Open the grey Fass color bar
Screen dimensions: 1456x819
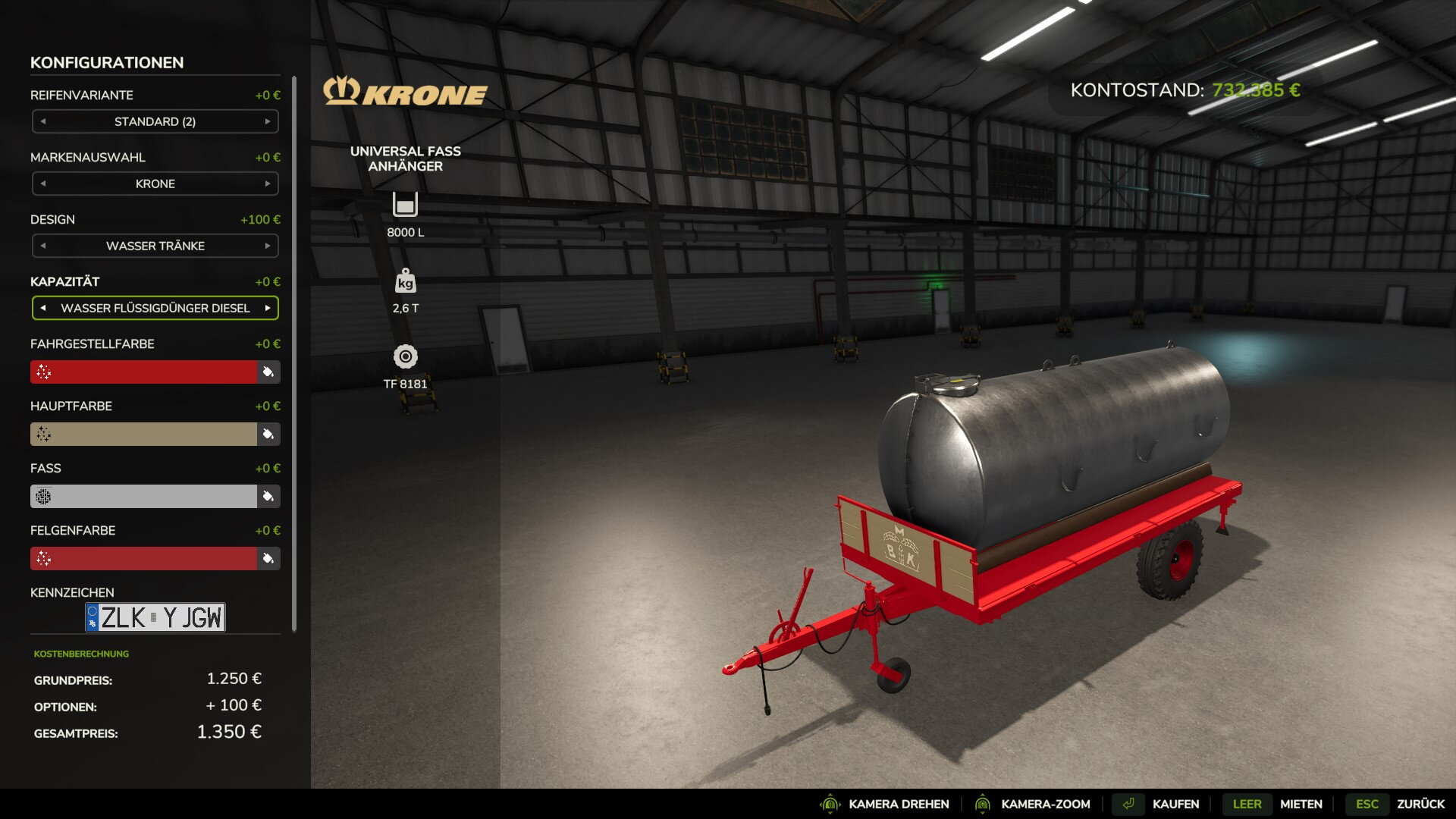[x=144, y=496]
